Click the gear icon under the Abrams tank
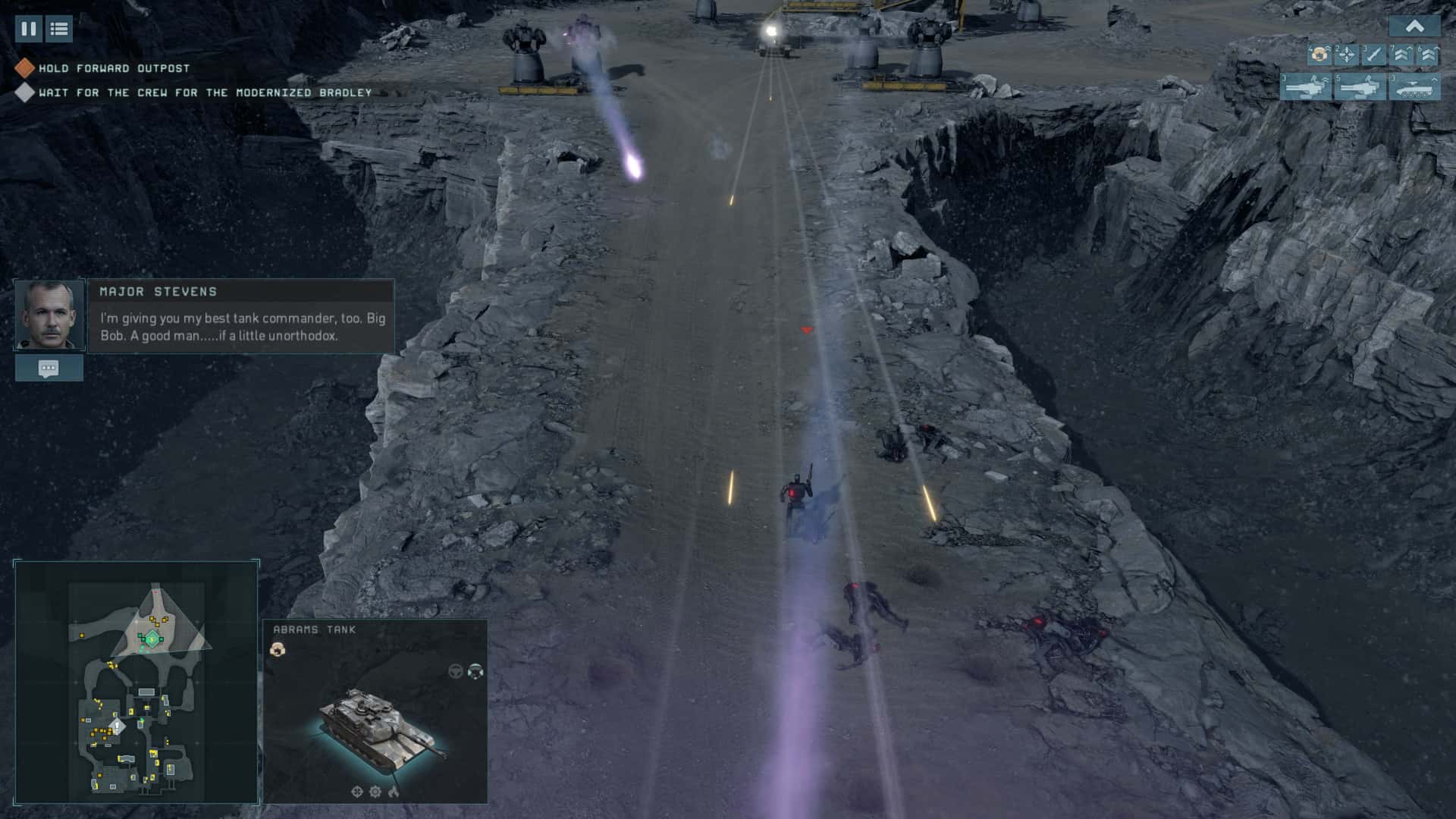 pyautogui.click(x=375, y=792)
